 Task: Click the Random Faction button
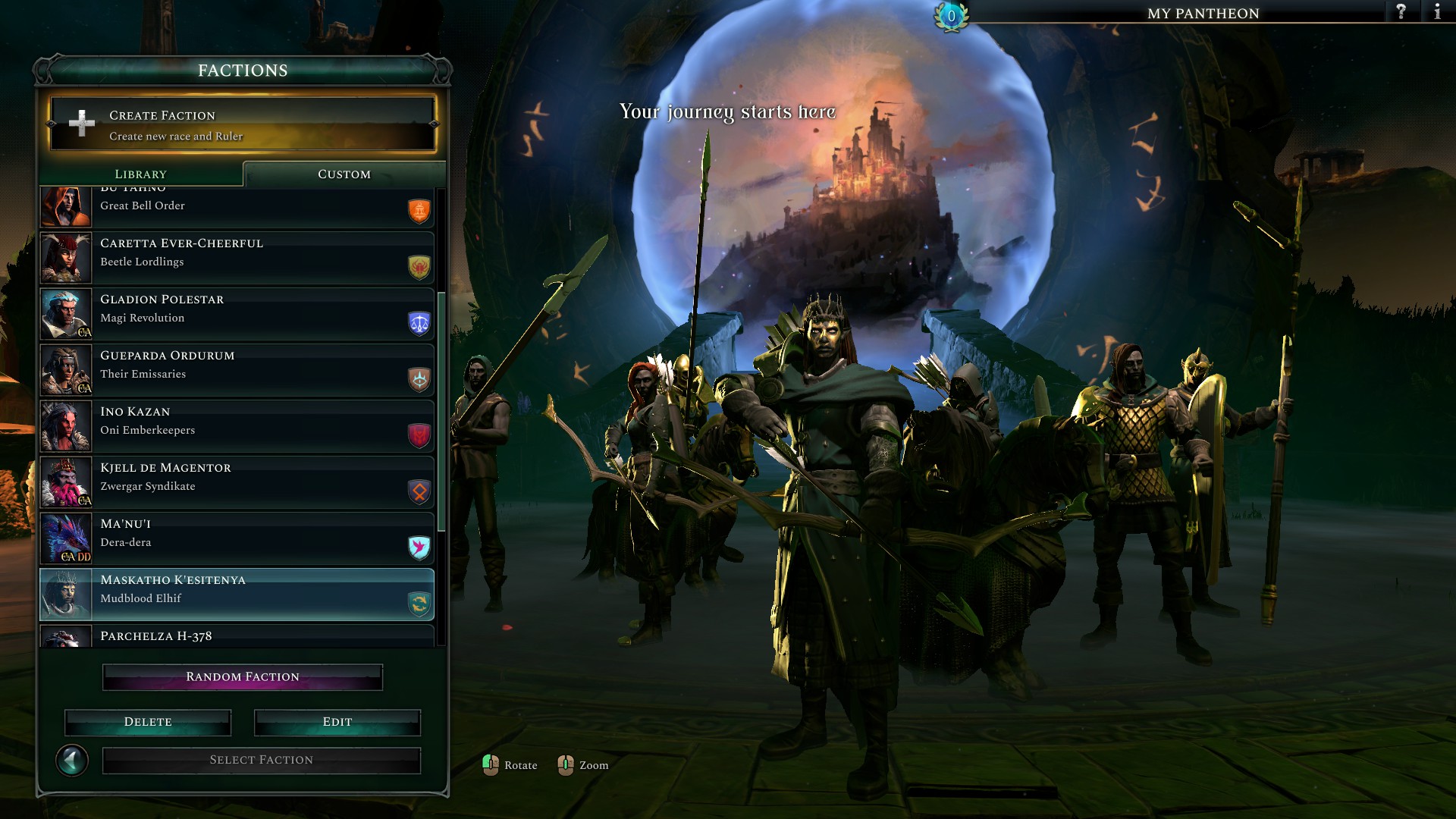tap(243, 677)
